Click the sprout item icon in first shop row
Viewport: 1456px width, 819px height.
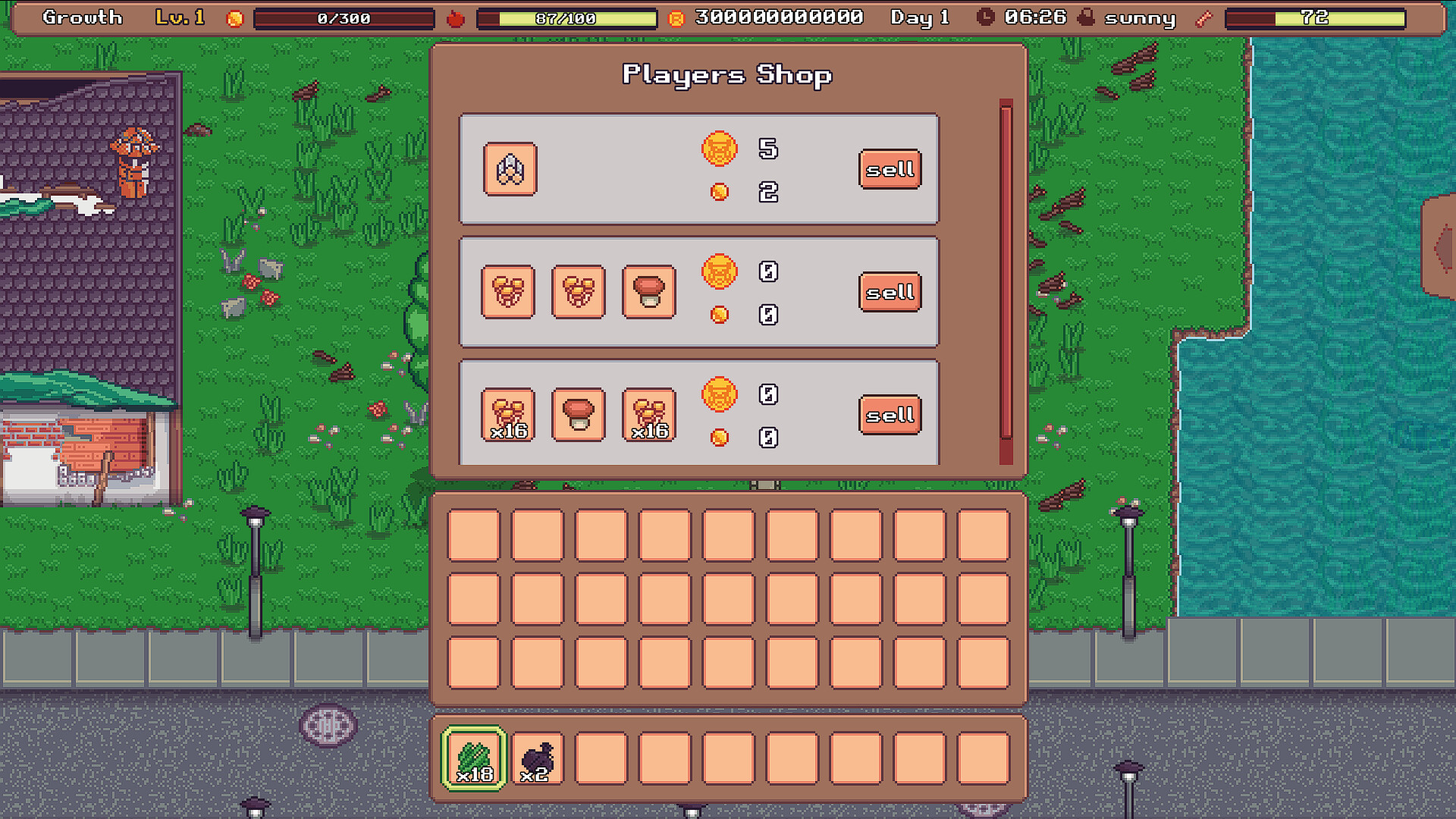[x=510, y=169]
